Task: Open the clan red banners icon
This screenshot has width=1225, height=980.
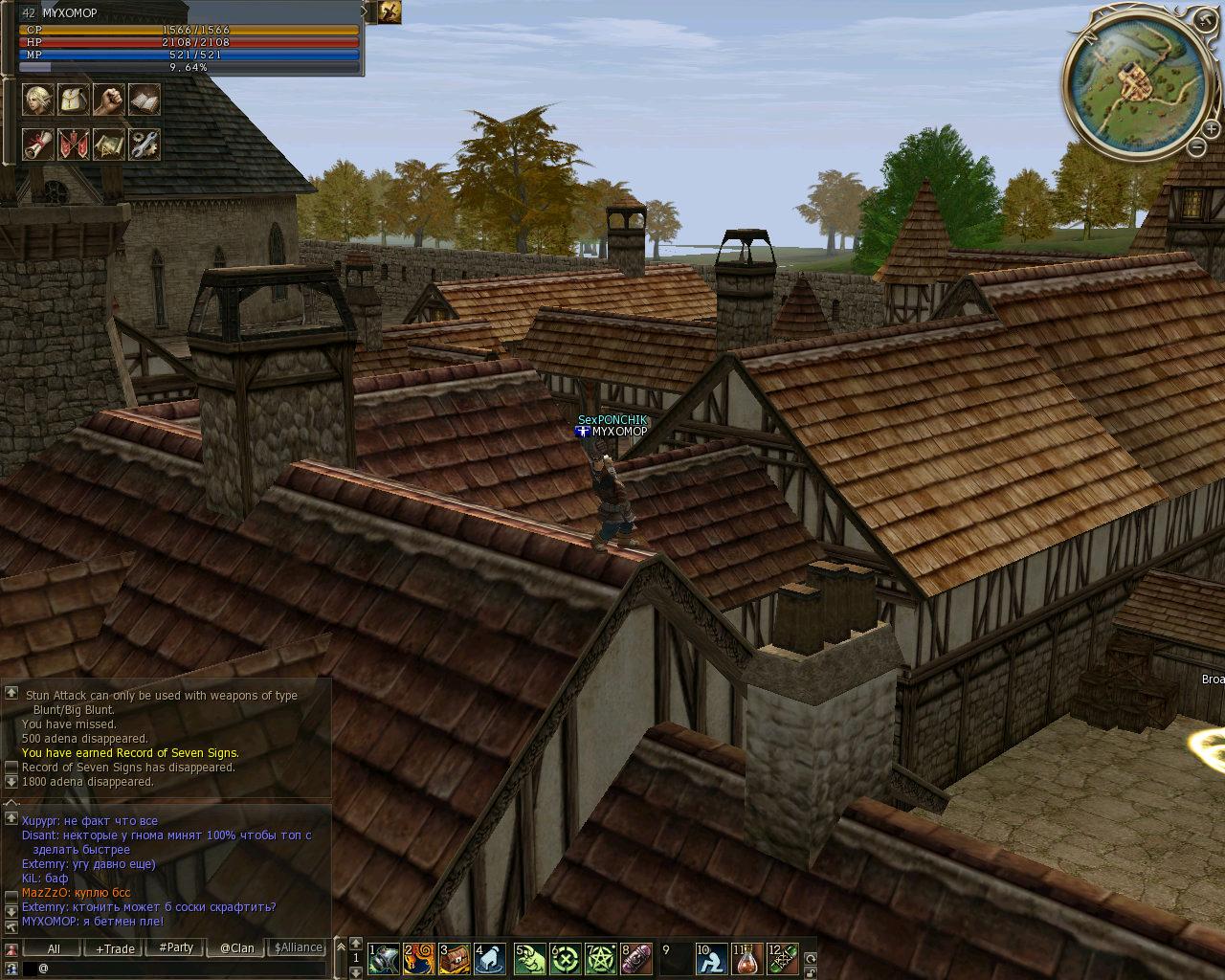Action: click(74, 145)
